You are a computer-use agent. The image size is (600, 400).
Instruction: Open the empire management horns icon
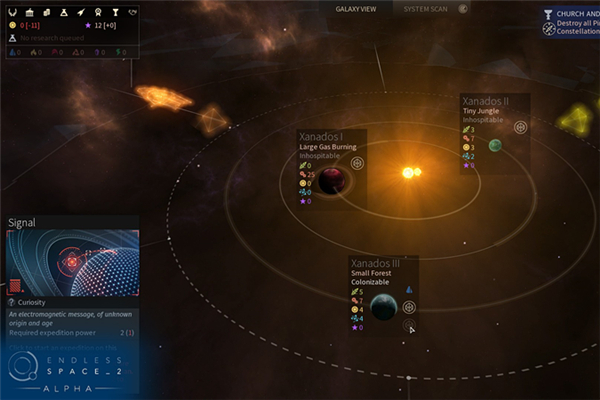pyautogui.click(x=13, y=11)
